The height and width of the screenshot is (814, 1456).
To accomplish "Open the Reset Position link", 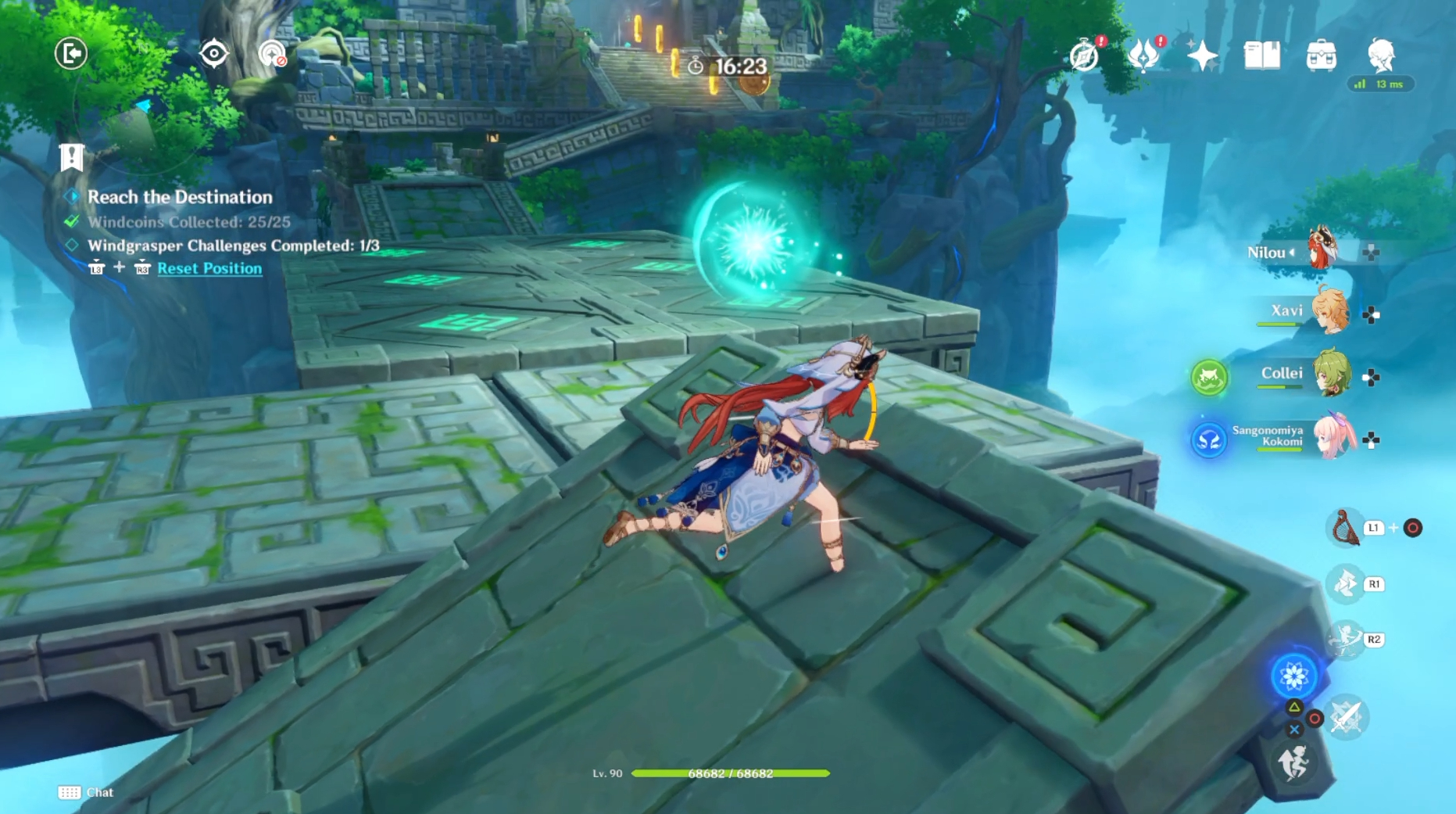I will tap(209, 268).
